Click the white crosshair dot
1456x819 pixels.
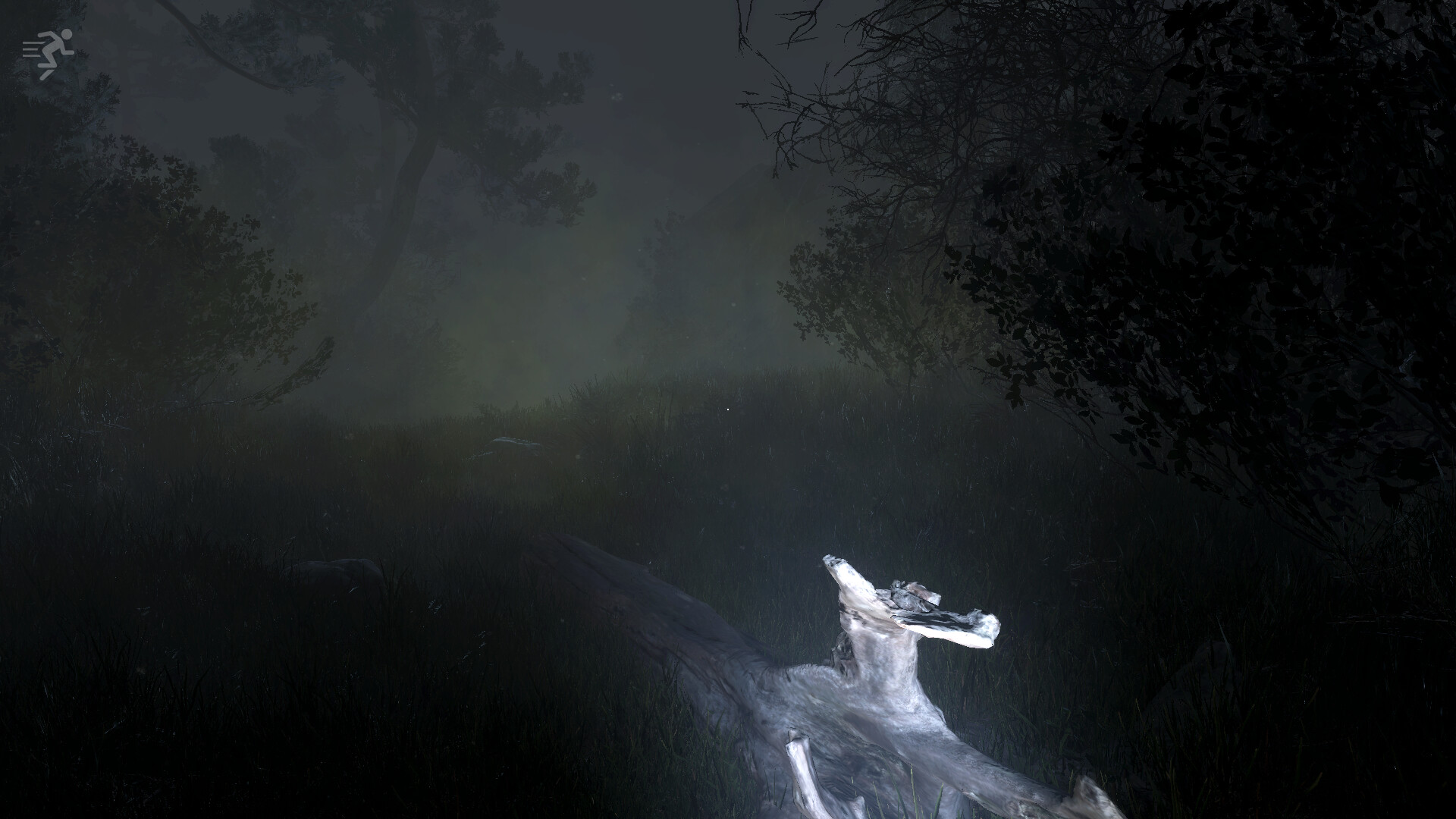pos(726,409)
